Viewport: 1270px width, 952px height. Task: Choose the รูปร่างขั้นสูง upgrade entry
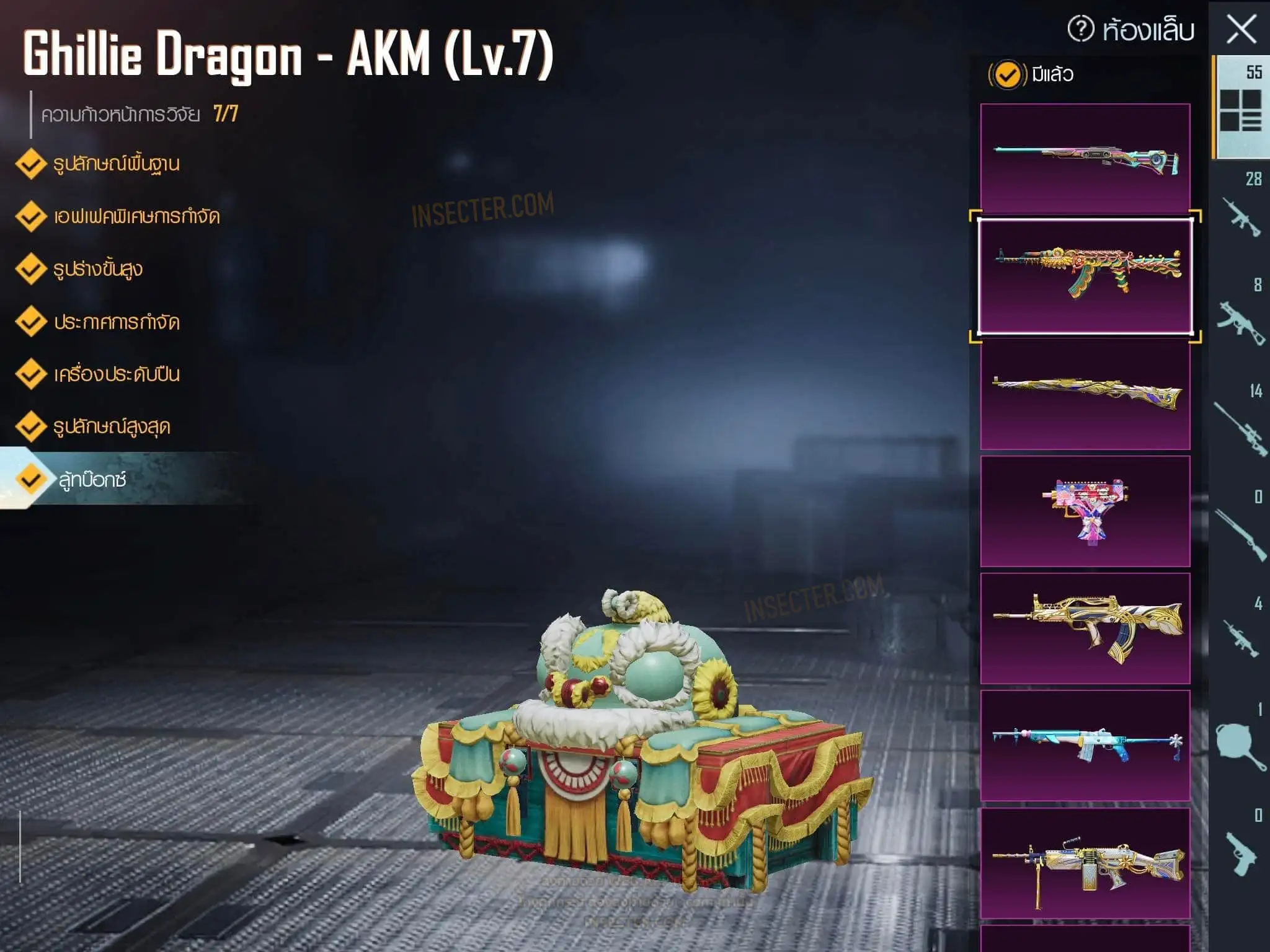[98, 269]
